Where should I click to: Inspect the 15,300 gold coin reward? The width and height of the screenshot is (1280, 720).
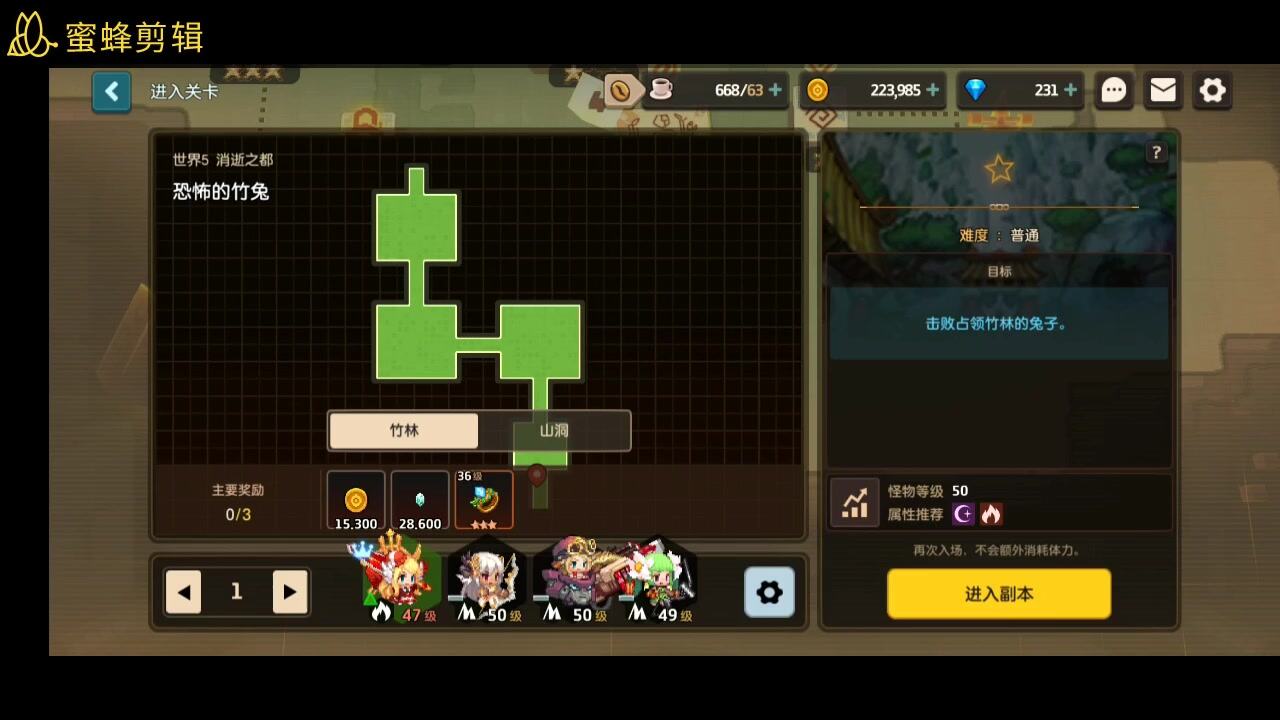(x=356, y=500)
